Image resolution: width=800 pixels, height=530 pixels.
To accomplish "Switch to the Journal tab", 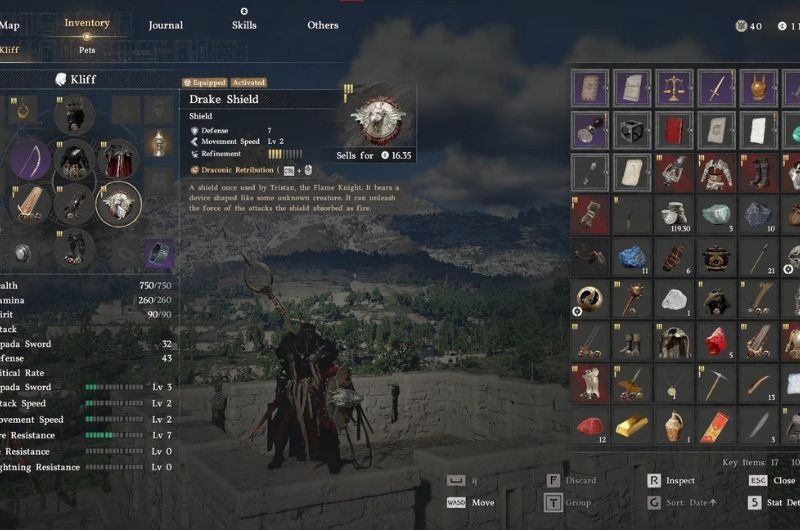I will [165, 25].
